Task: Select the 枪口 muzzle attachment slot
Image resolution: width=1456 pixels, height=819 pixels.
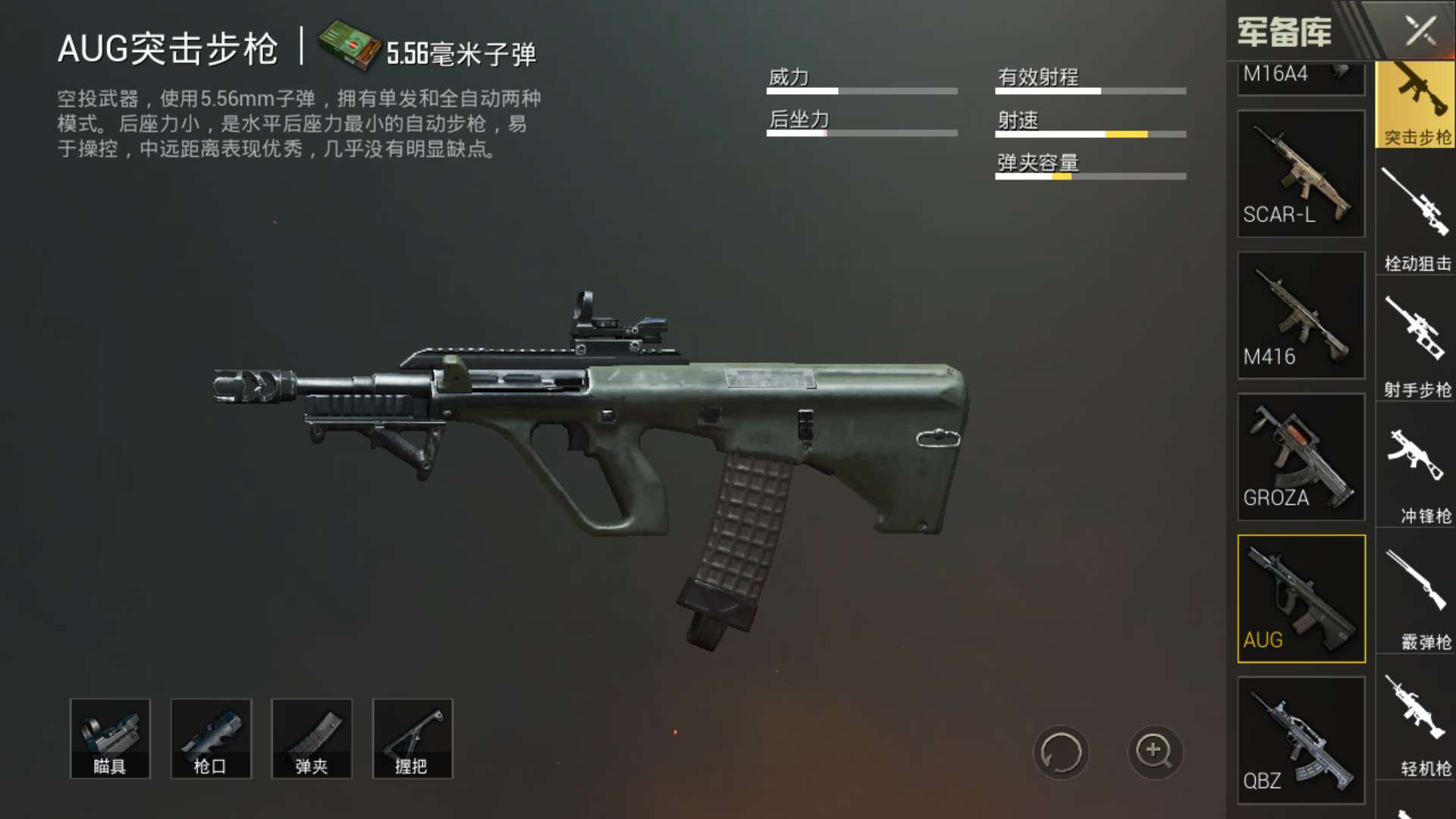Action: tap(211, 739)
